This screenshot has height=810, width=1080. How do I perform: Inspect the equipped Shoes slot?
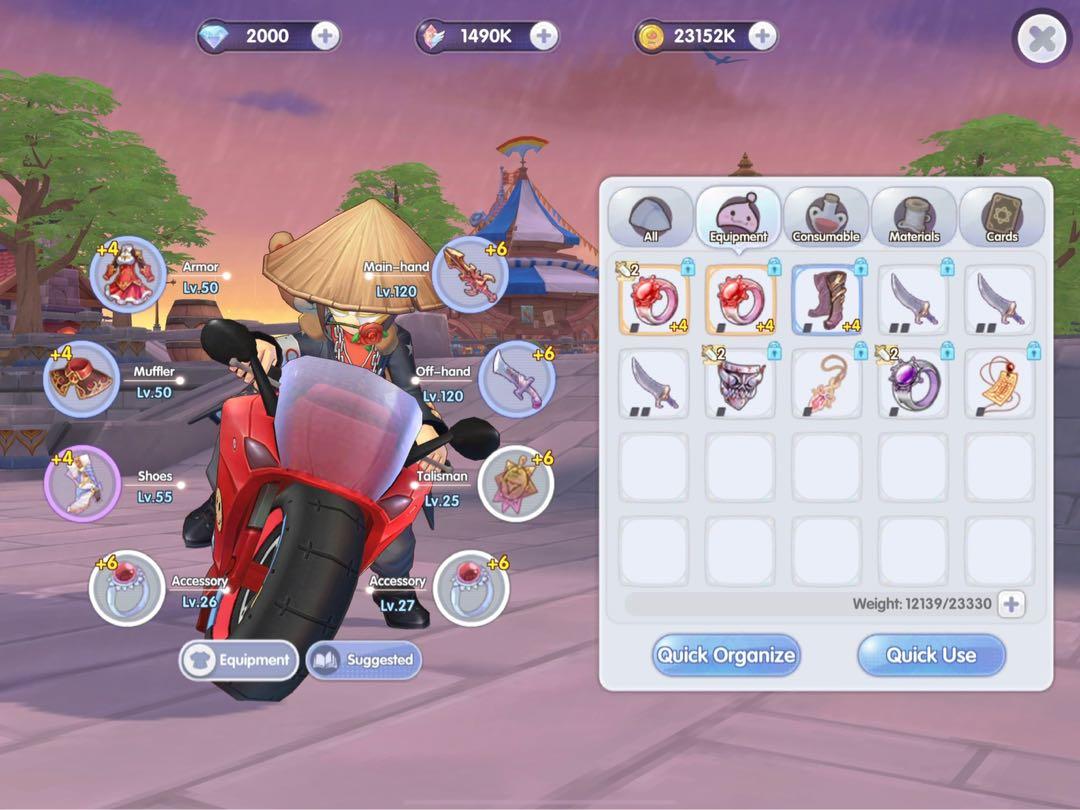[x=82, y=484]
